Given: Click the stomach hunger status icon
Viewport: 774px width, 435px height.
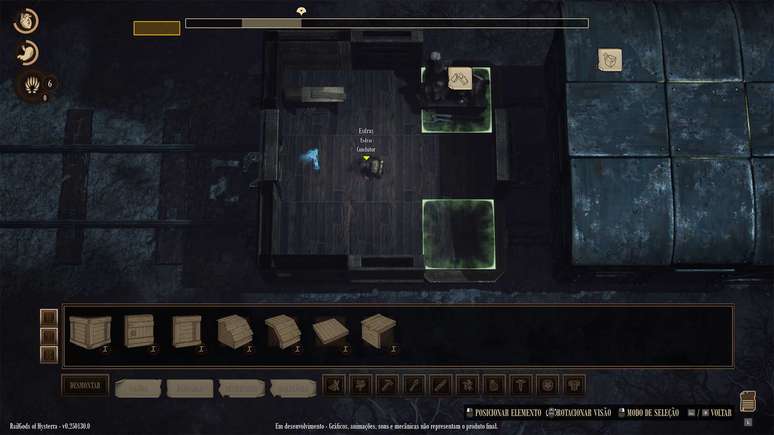Looking at the screenshot, I should 27,53.
